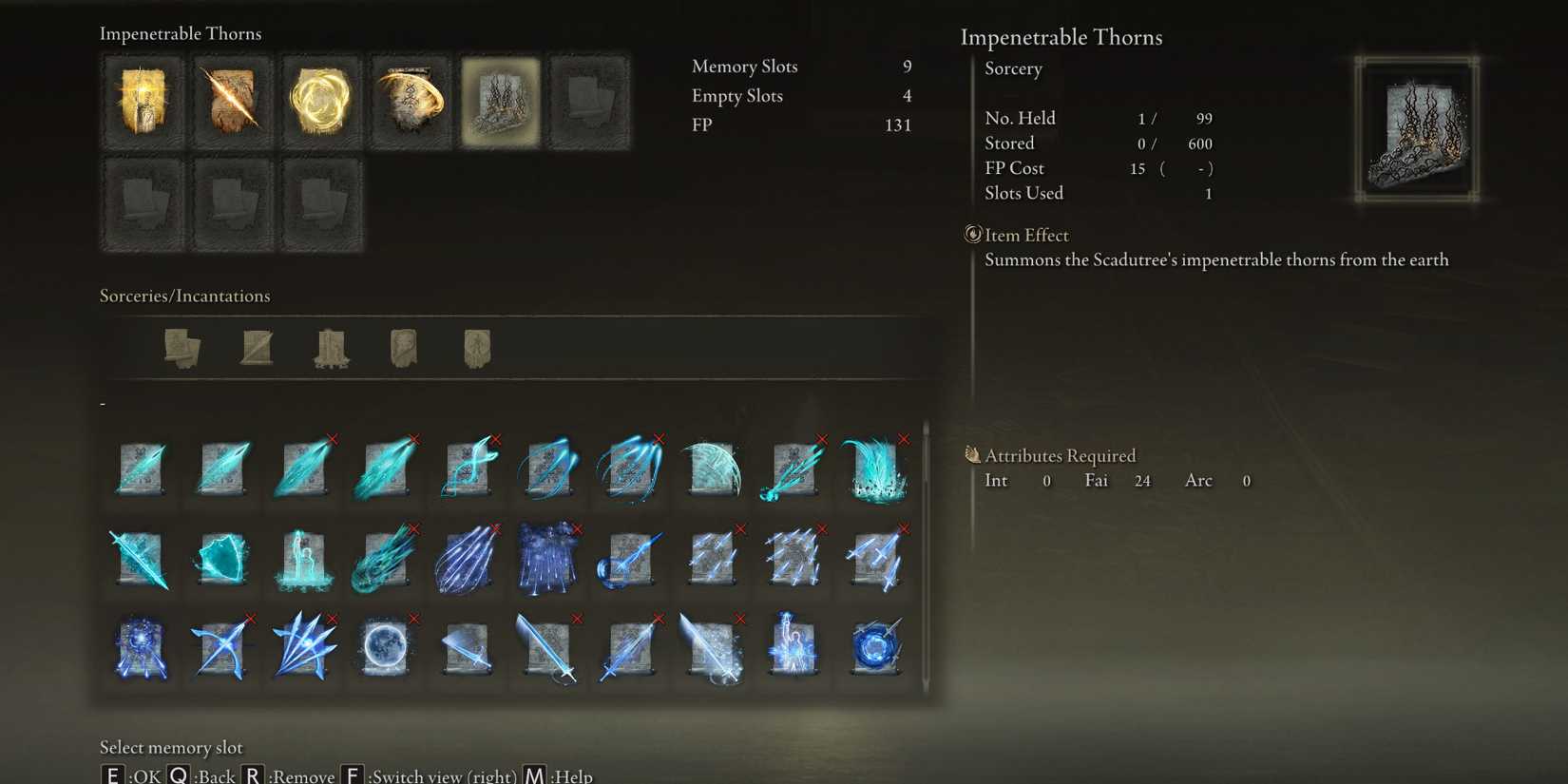This screenshot has width=1568, height=784.
Task: Select the Impenetrable Thorns memory slot
Action: [x=501, y=100]
